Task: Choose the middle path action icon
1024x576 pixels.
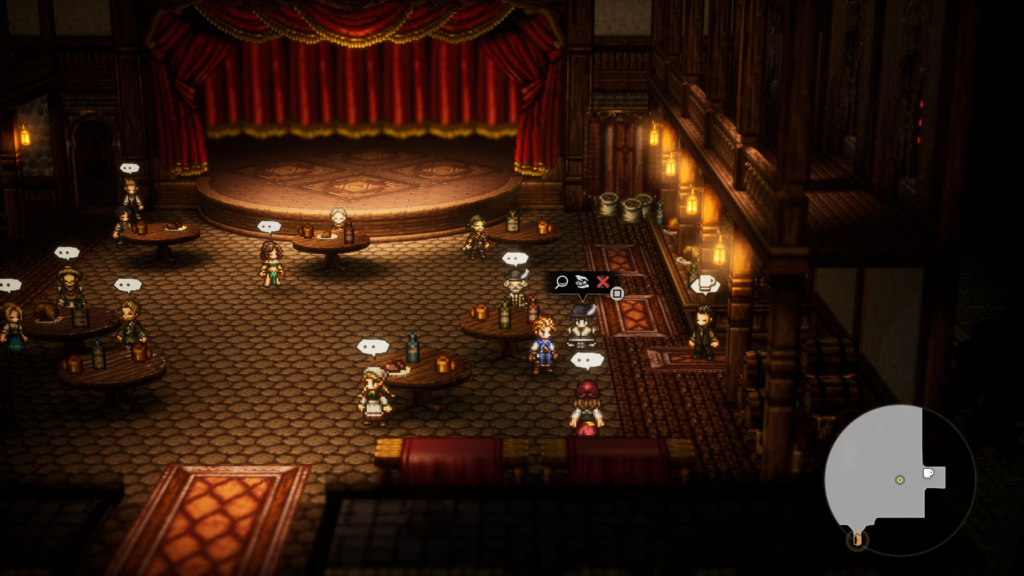Action: [582, 283]
